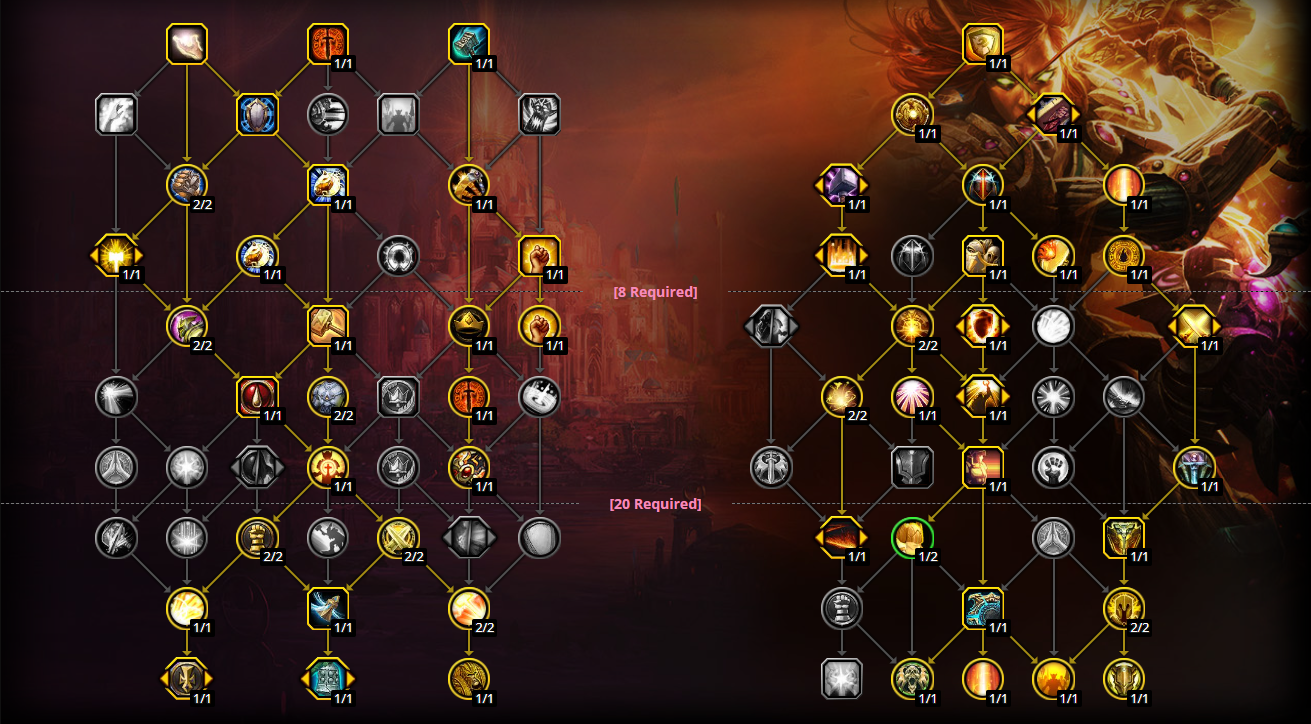Select the purple helm 2/2 talent
The width and height of the screenshot is (1311, 724).
pos(185,325)
